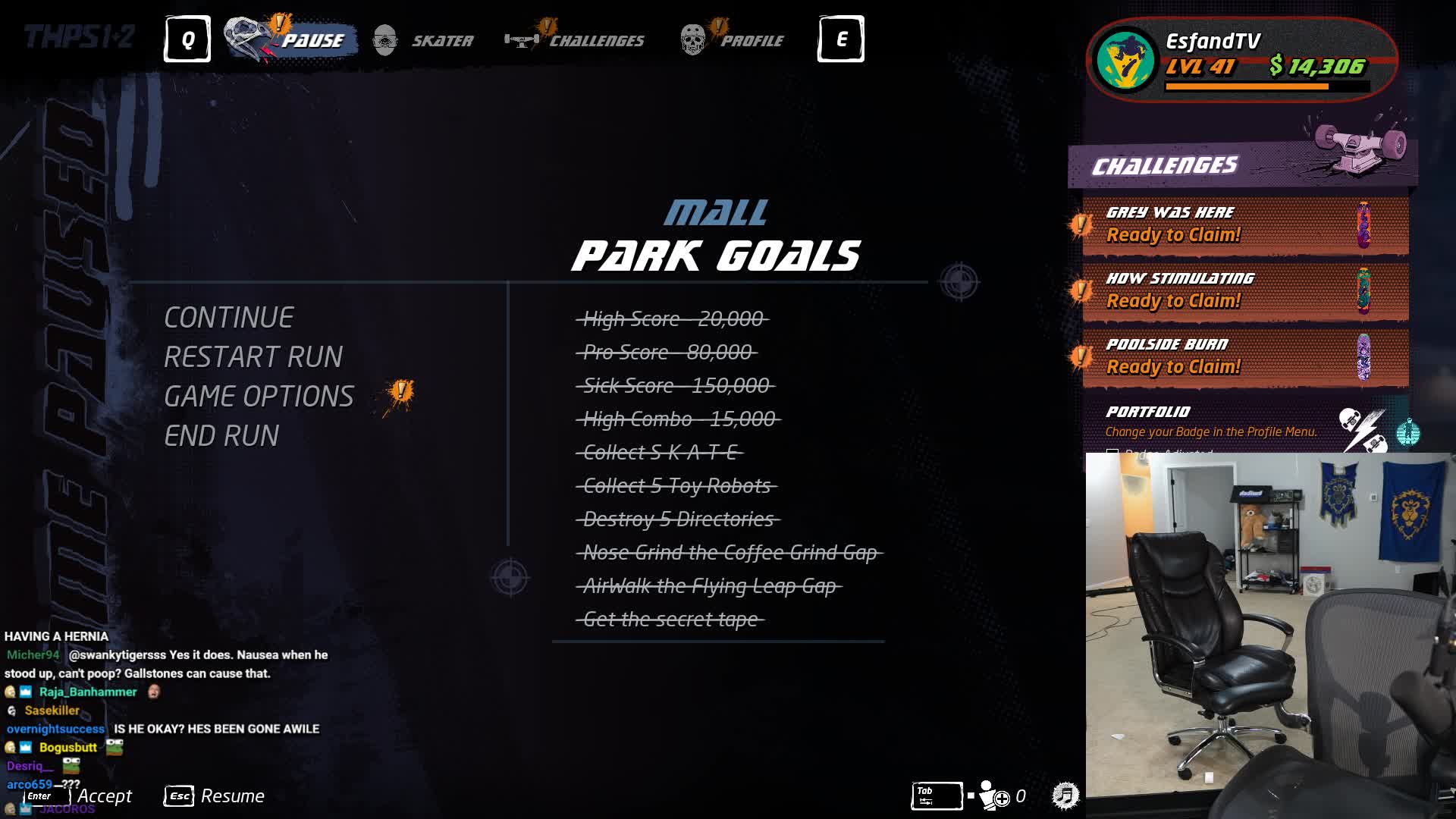
Task: Click the music note icon
Action: (x=1065, y=795)
